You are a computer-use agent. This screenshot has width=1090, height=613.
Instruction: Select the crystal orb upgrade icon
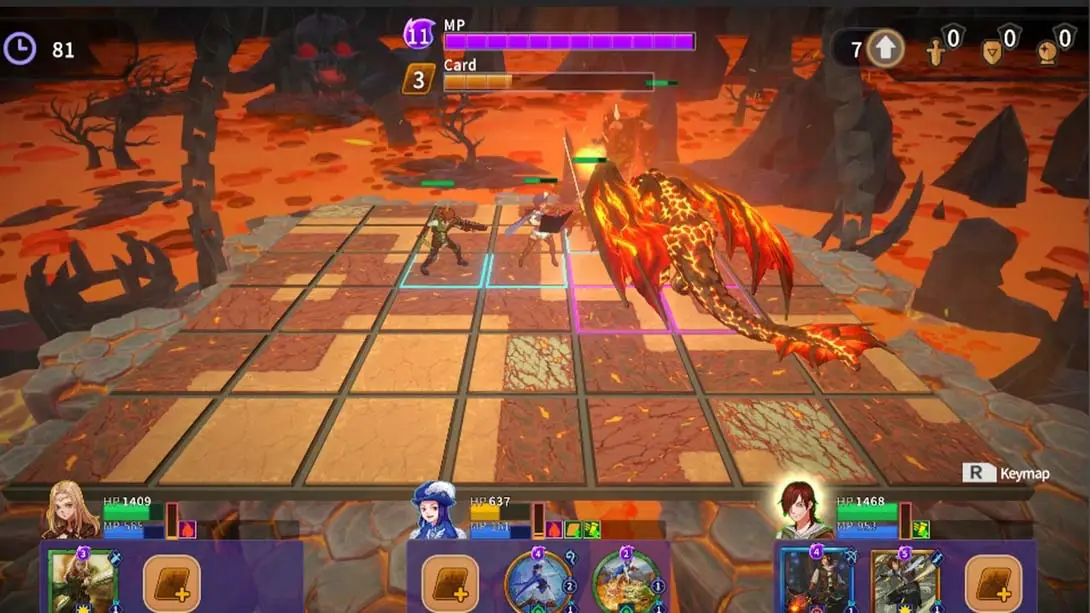click(1047, 50)
